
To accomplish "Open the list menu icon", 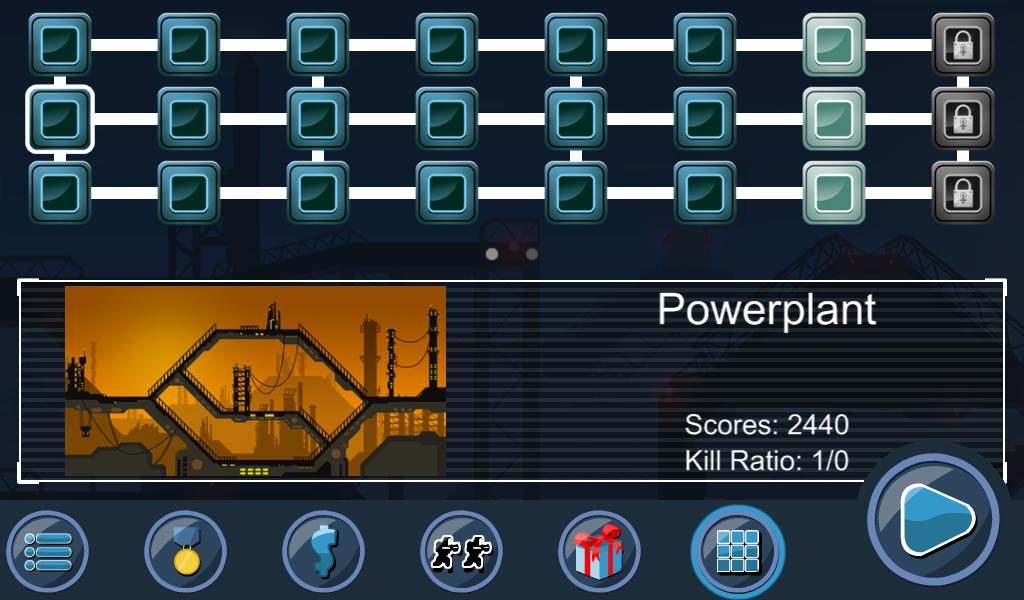I will [x=48, y=551].
